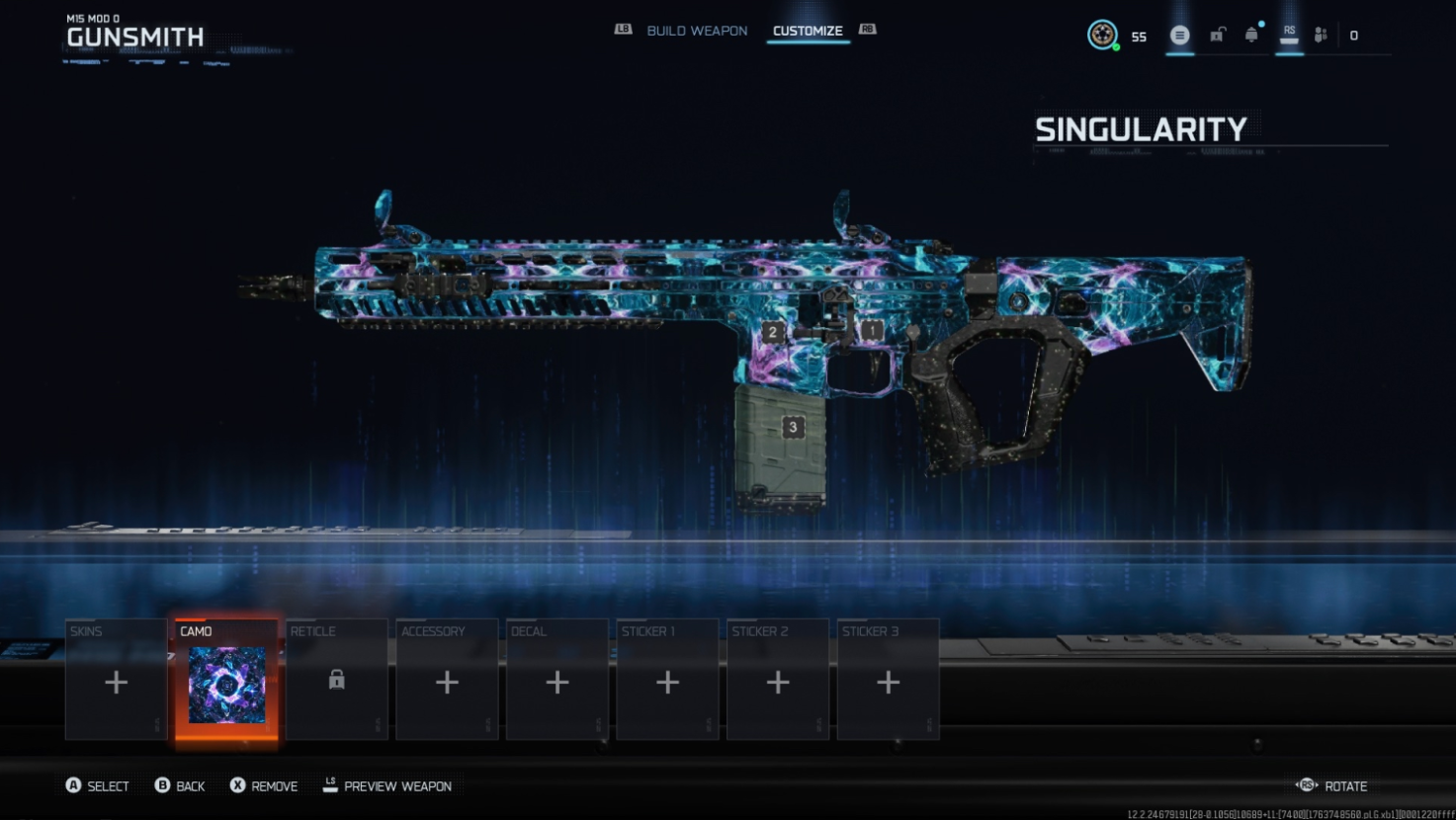The width and height of the screenshot is (1456, 820).
Task: Open the notifications bell icon
Action: point(1251,36)
